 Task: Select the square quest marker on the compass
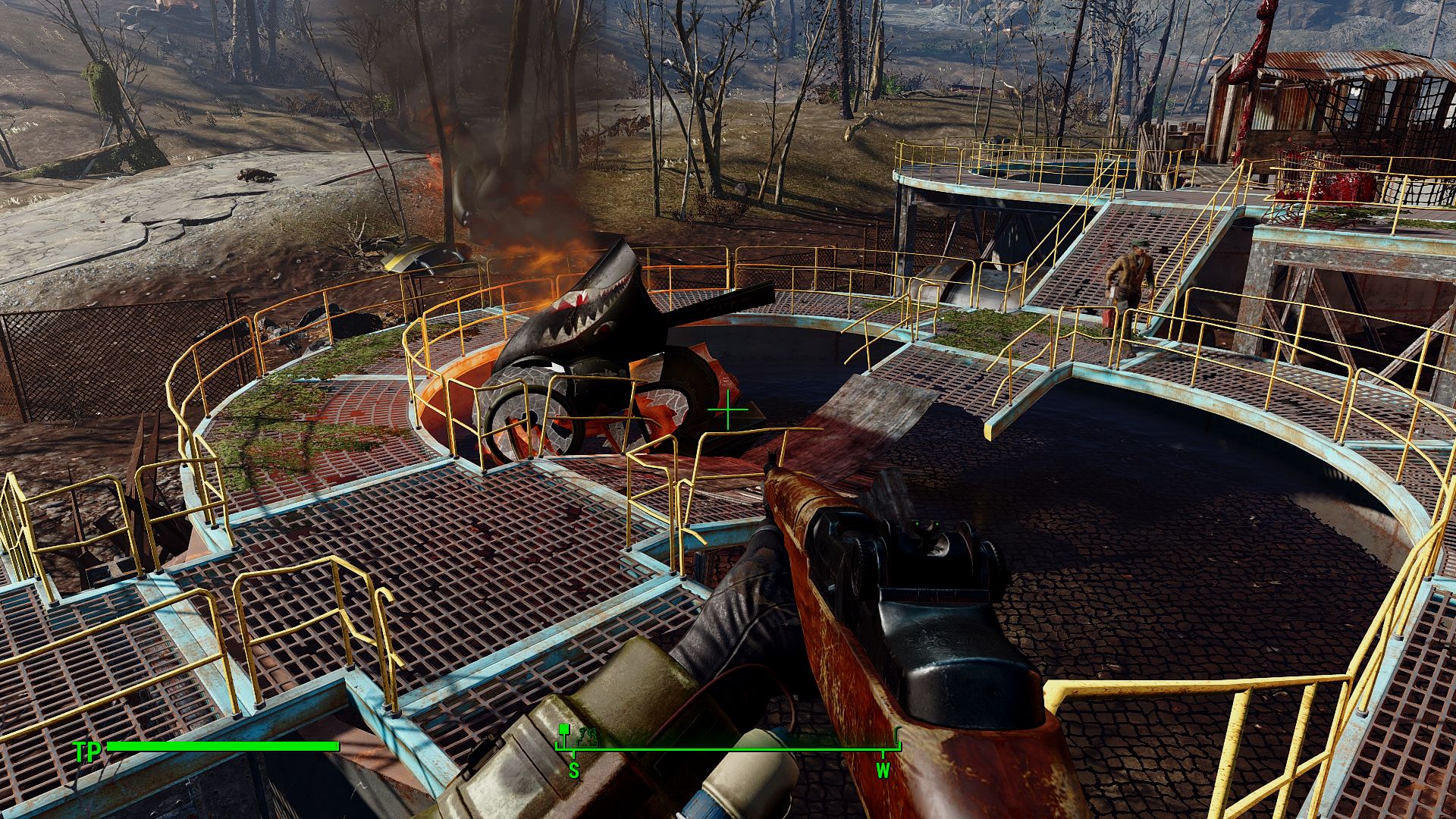coord(563,729)
